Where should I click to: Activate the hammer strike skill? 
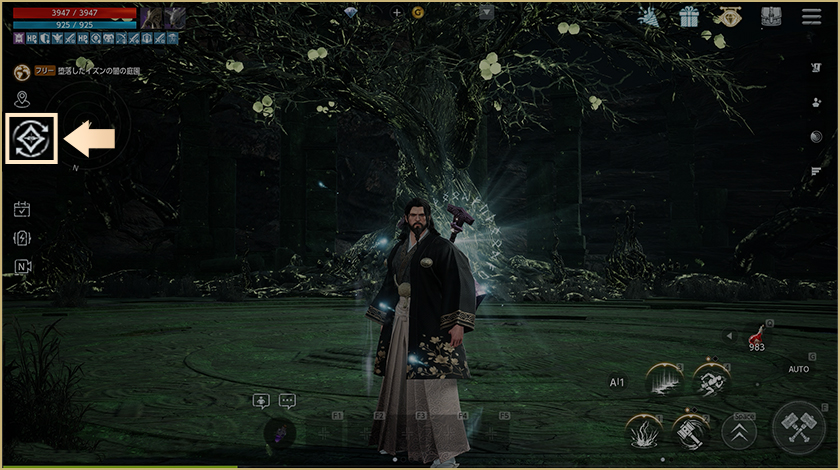(690, 432)
